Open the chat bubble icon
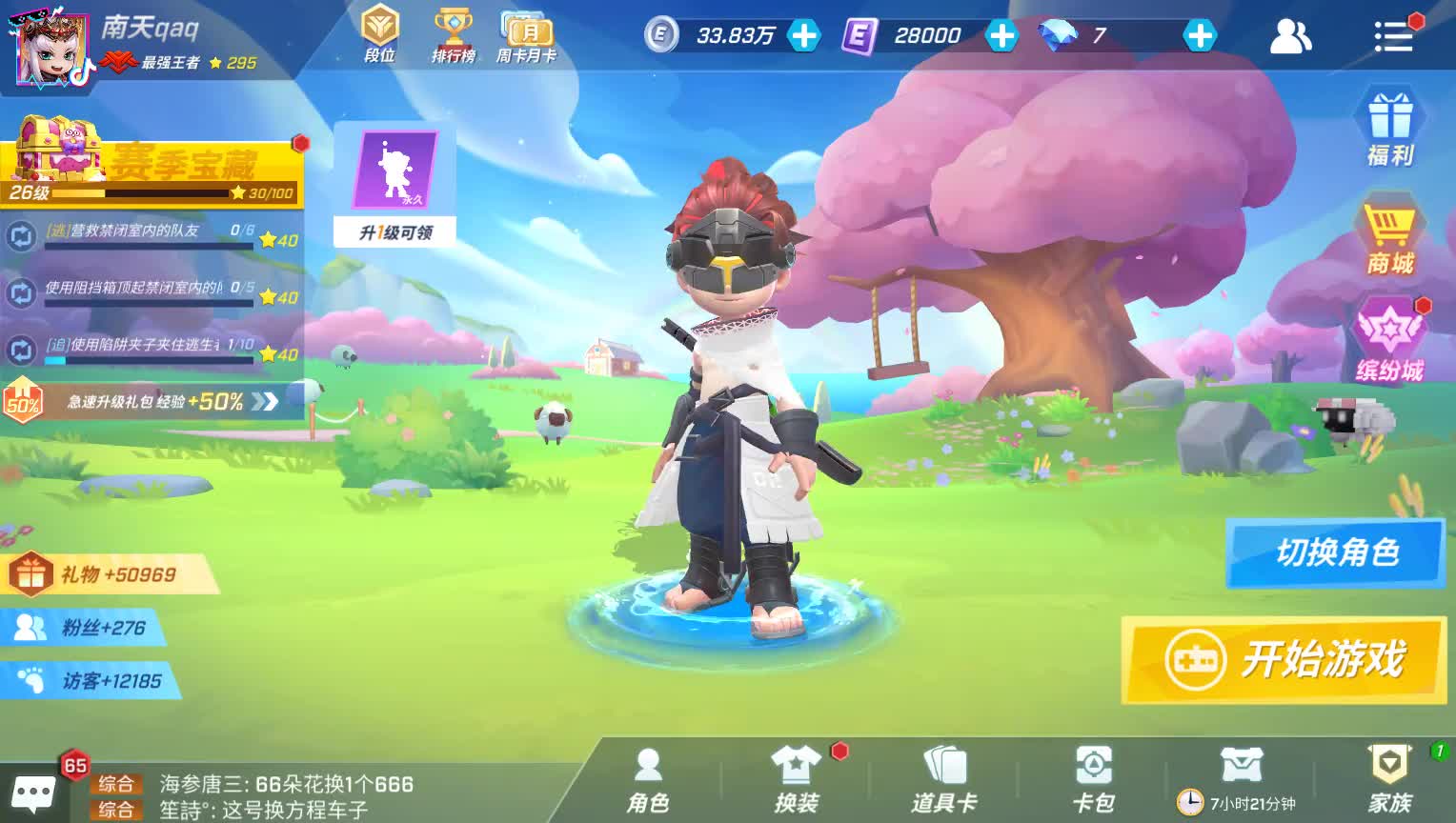 [31, 791]
